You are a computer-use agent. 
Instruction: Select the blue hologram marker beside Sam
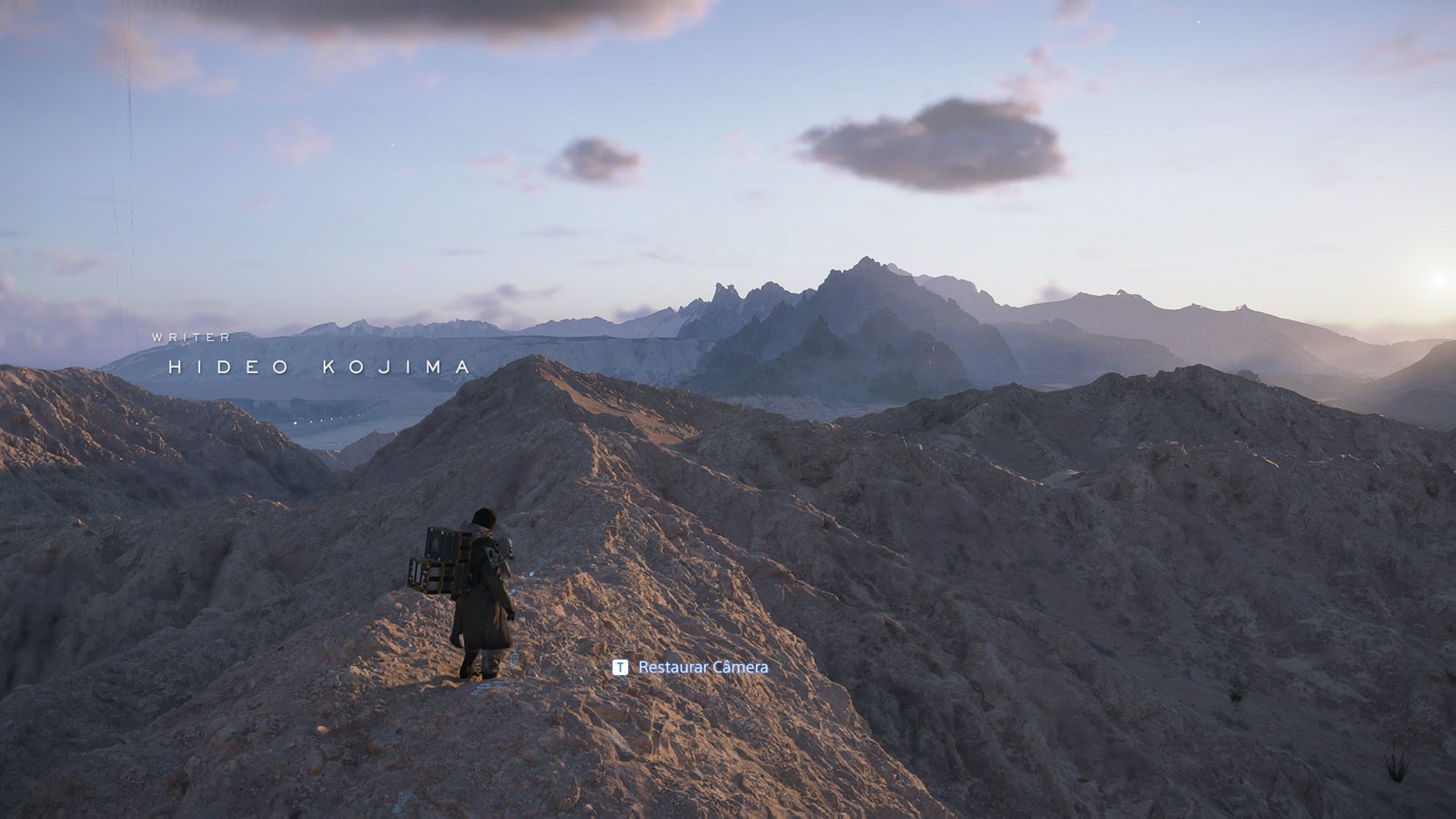click(530, 573)
